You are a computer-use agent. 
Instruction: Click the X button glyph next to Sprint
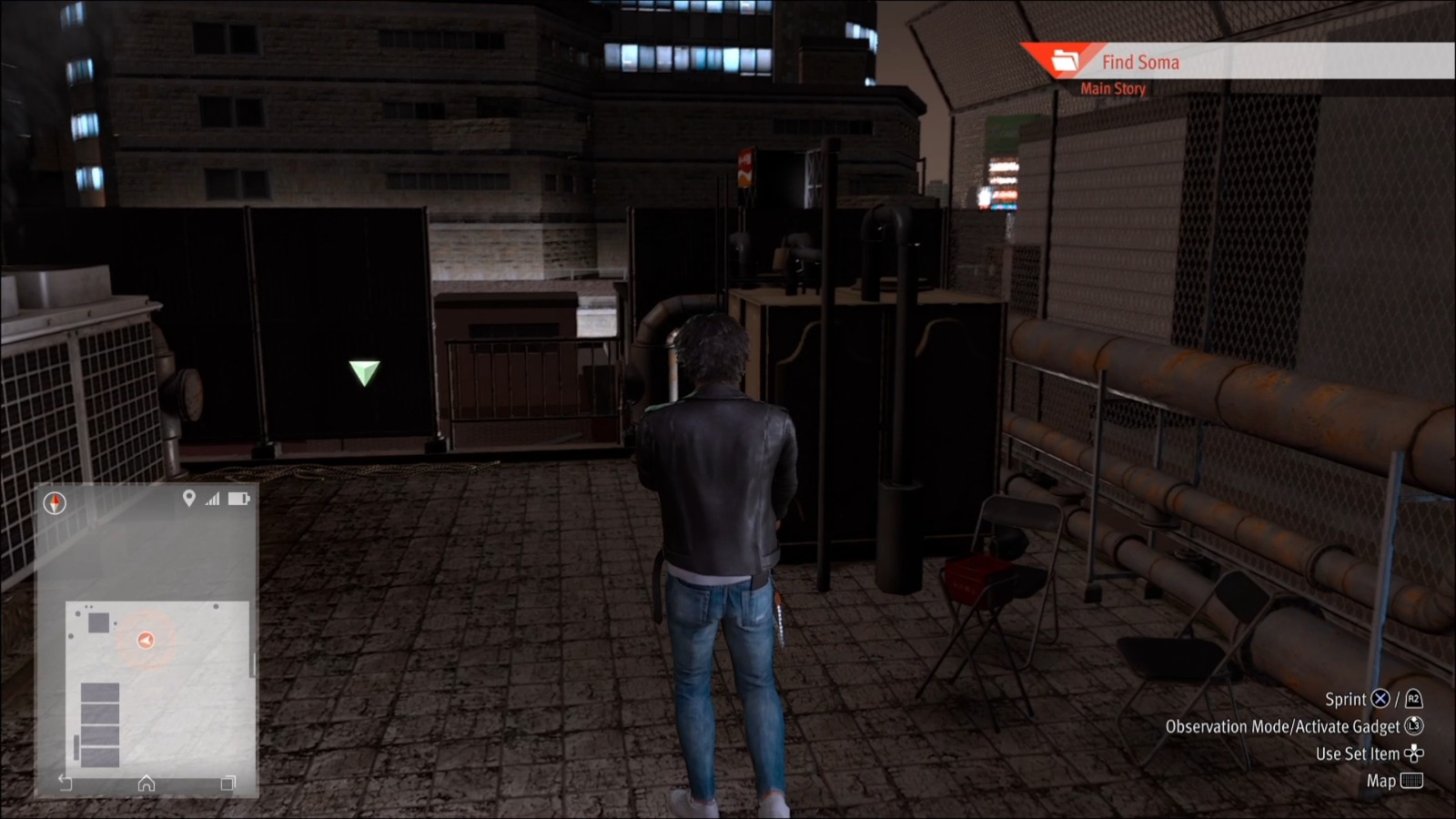point(1380,699)
